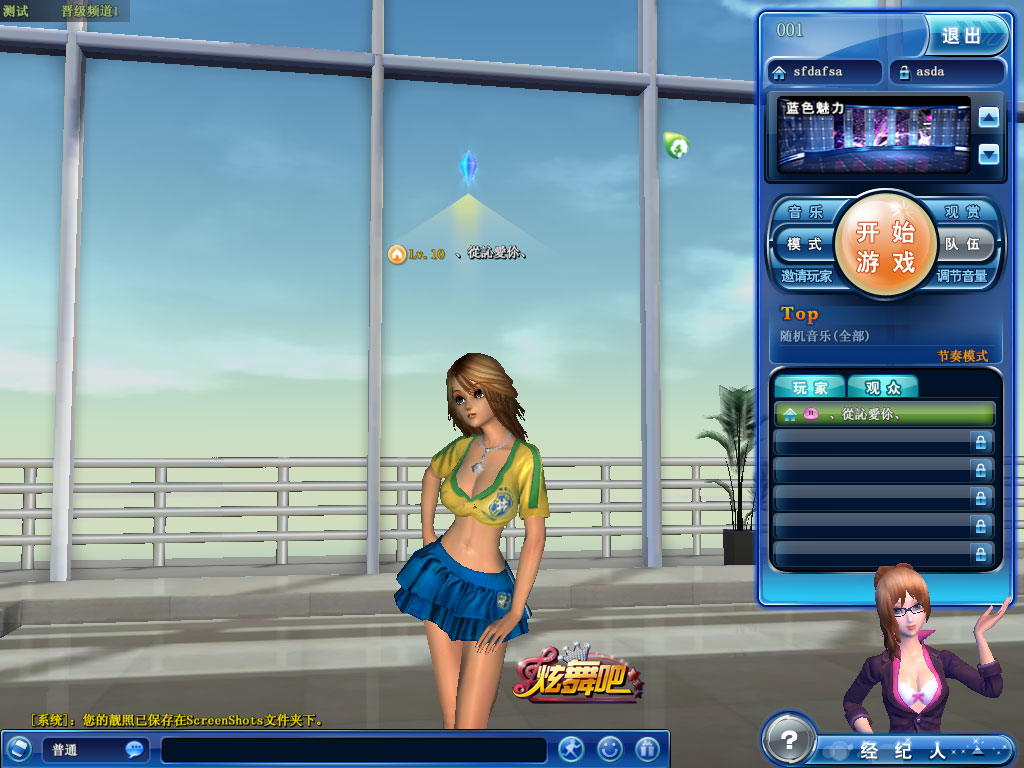
Task: Show the previous stage with up arrow
Action: (x=989, y=118)
